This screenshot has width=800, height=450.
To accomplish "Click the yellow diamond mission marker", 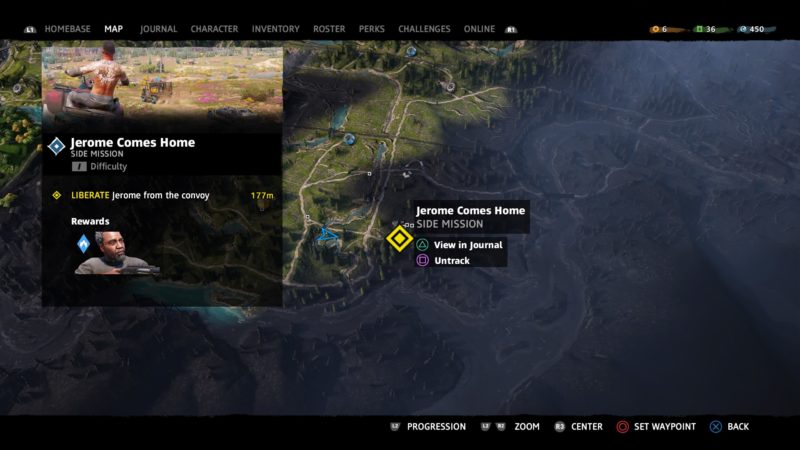I will [x=398, y=238].
